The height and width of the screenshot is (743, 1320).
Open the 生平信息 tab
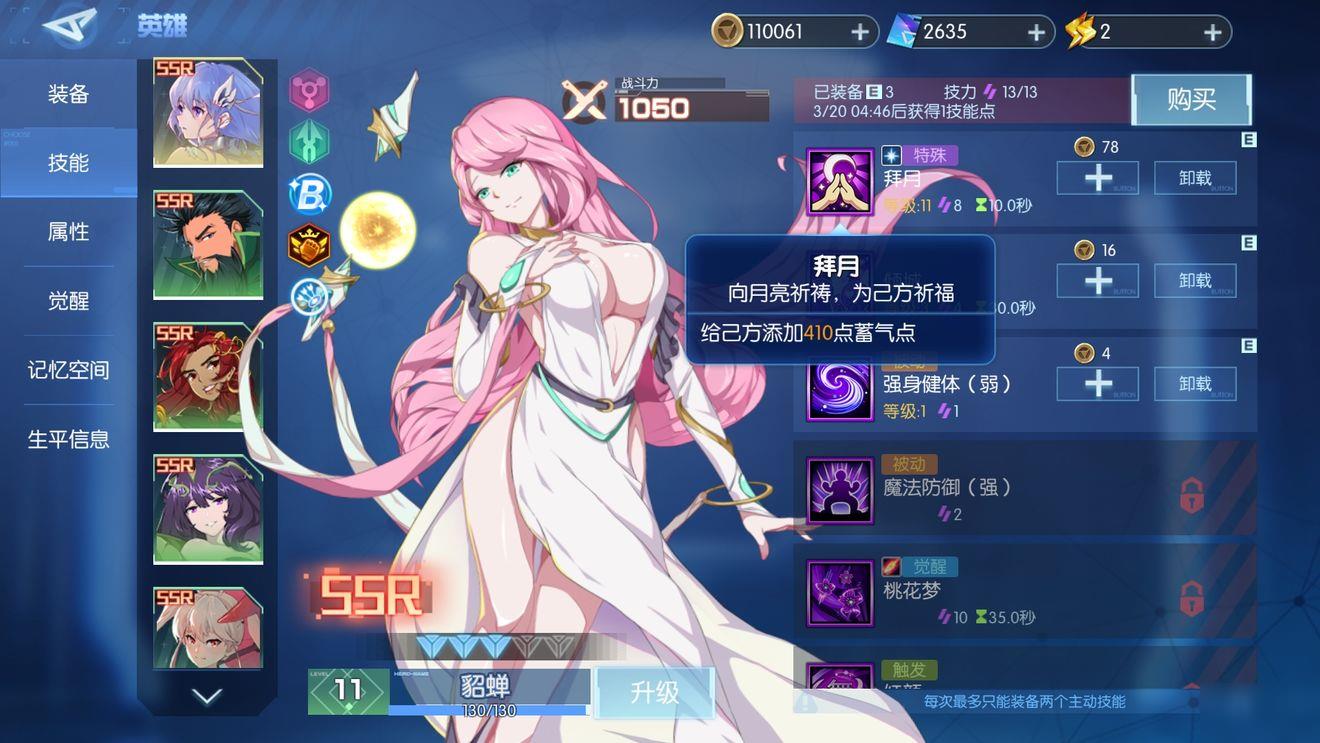coord(68,439)
